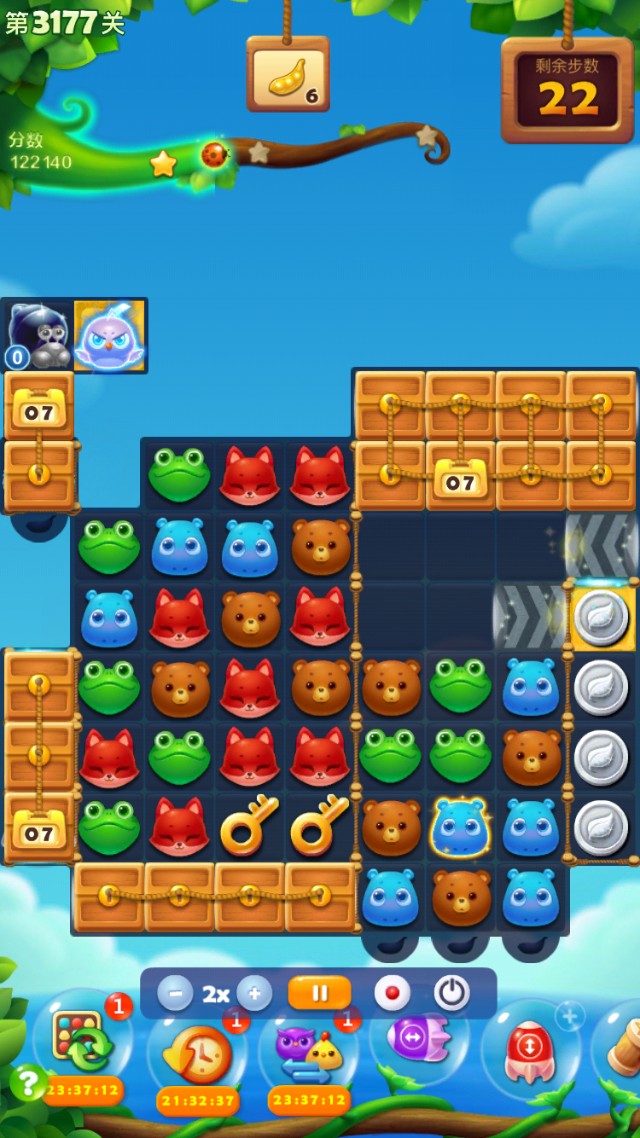Tap the gorilla helper icon
This screenshot has height=1138, width=640.
[x=38, y=336]
